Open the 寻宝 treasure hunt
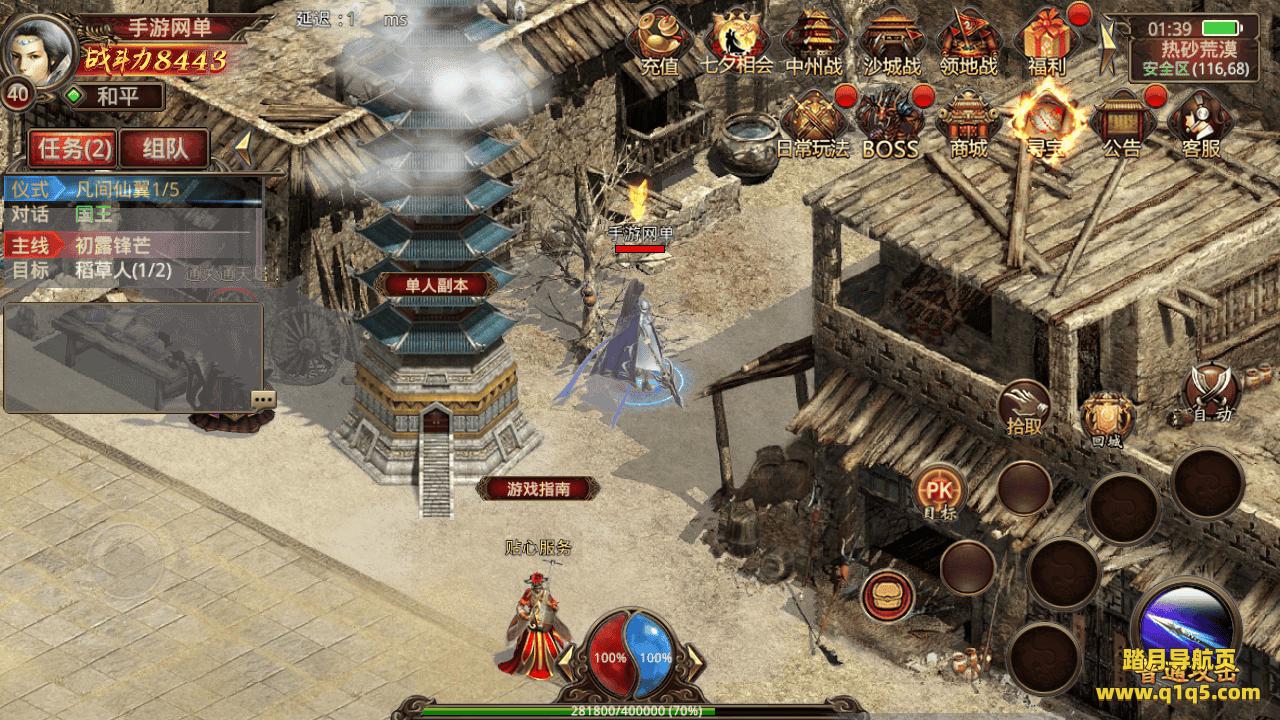 click(1044, 122)
